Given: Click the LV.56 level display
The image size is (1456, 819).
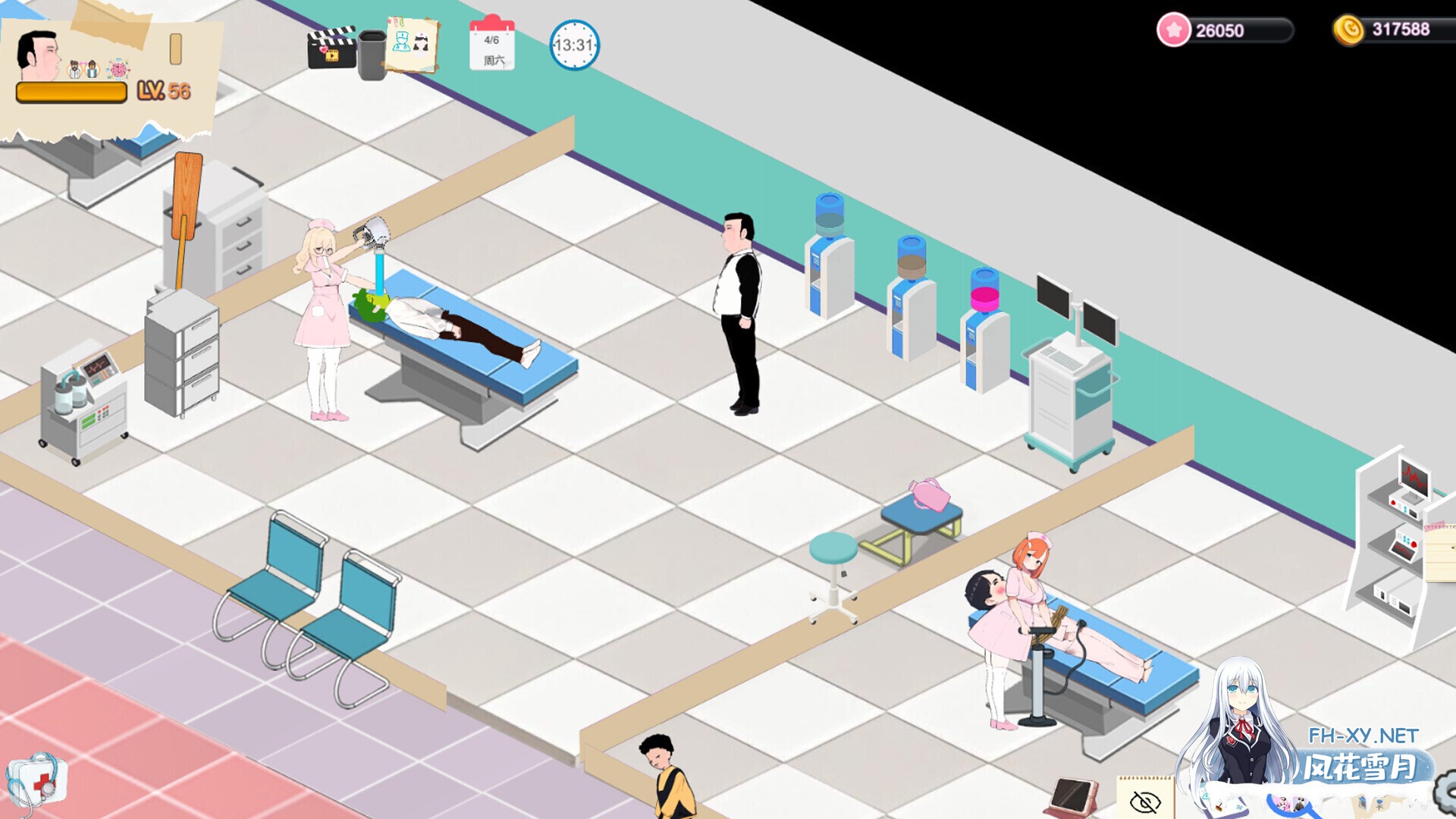Looking at the screenshot, I should point(163,91).
